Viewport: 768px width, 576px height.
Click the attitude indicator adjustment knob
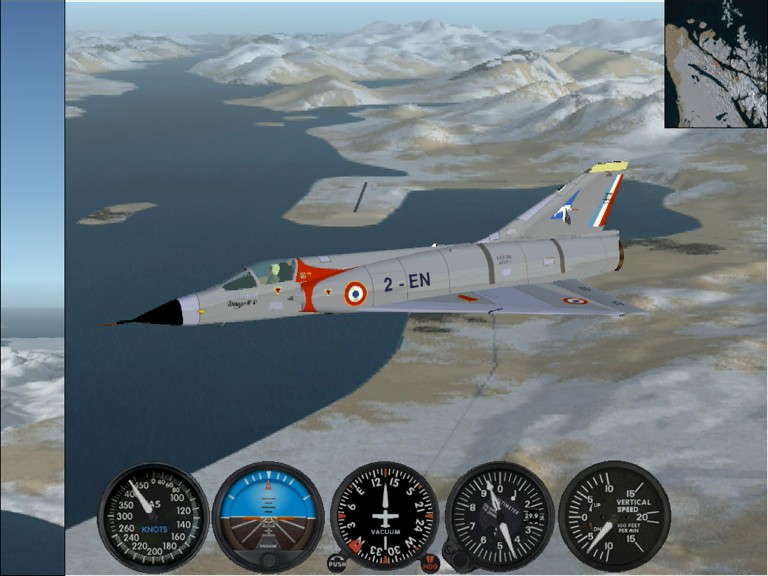coord(268,560)
